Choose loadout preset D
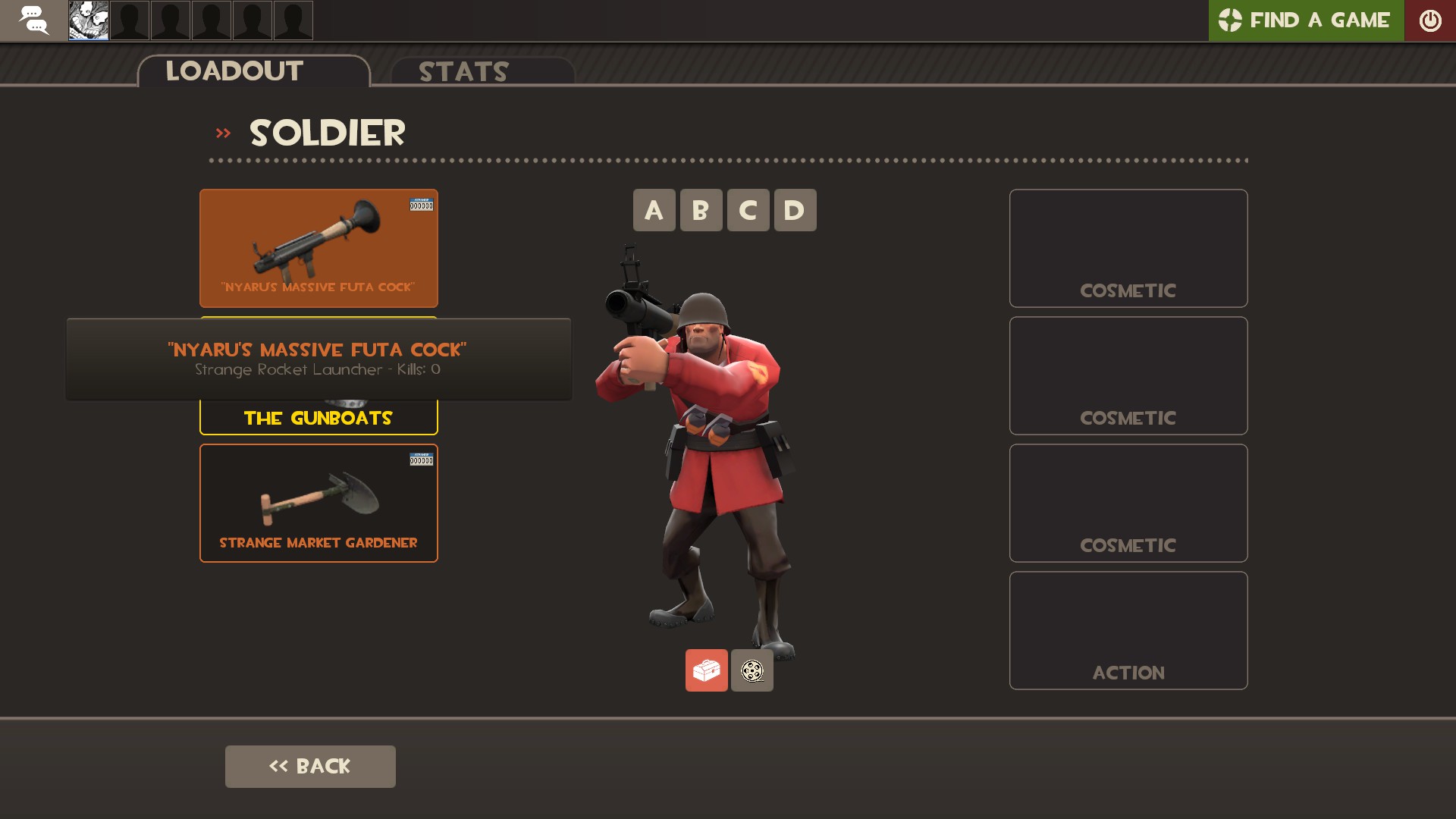Viewport: 1456px width, 819px height. (795, 210)
